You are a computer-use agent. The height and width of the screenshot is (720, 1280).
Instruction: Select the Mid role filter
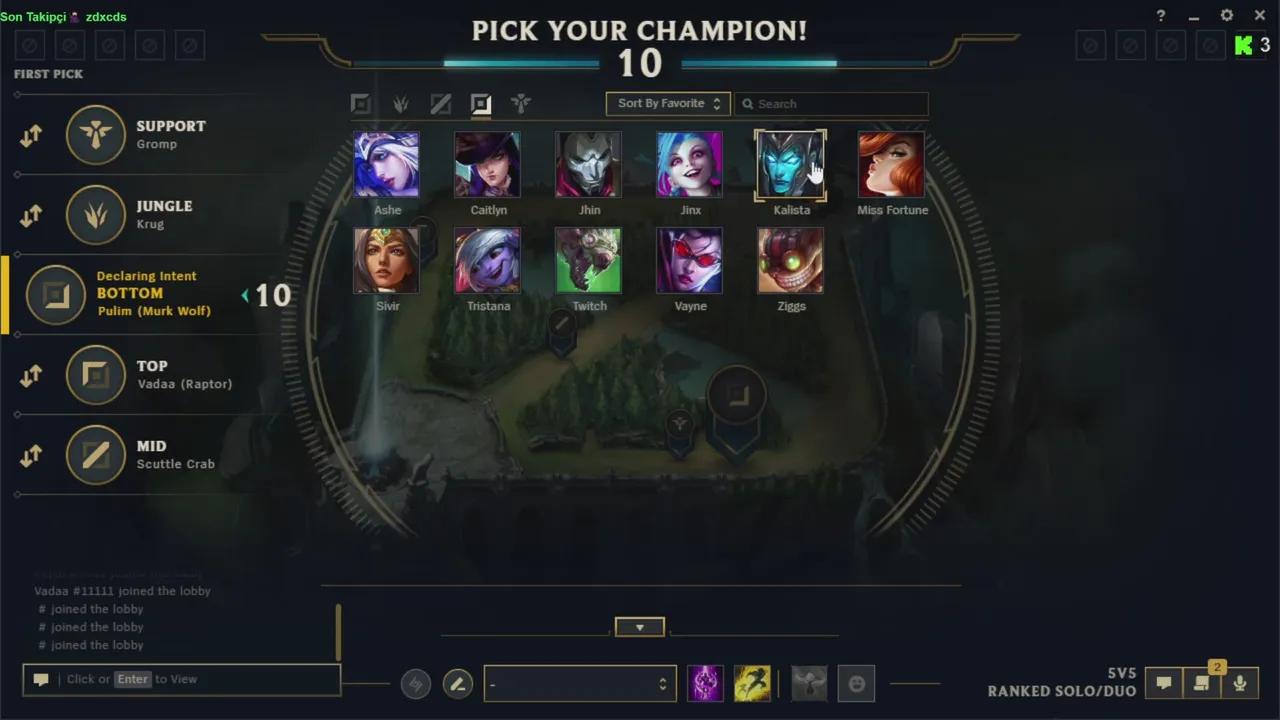pos(441,103)
